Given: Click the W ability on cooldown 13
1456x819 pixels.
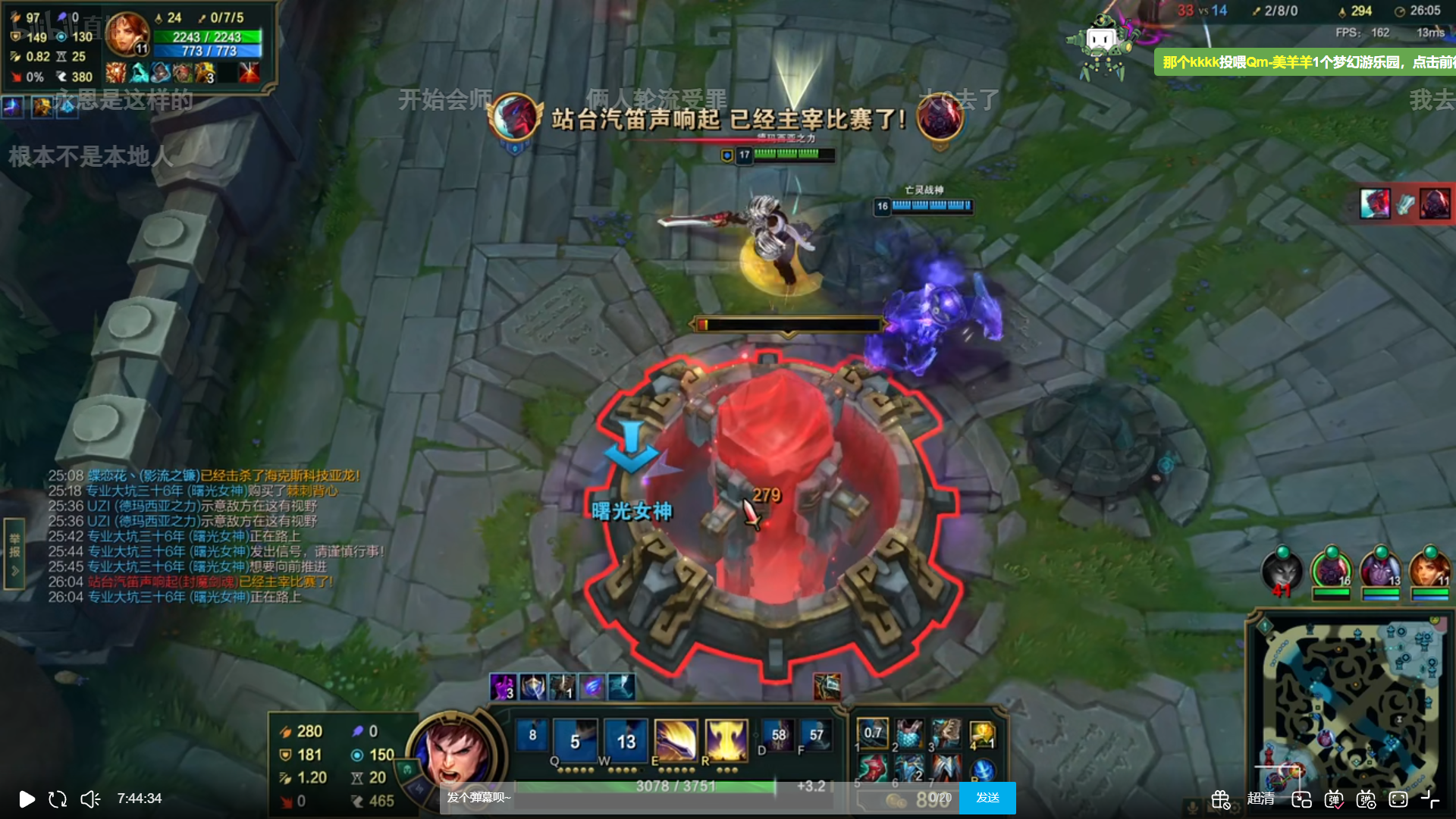Looking at the screenshot, I should pos(626,739).
